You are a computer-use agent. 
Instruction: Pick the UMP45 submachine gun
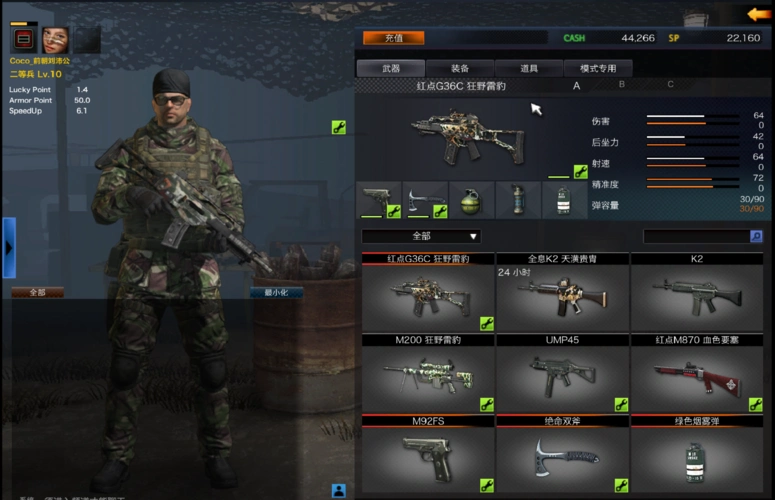[x=562, y=376]
